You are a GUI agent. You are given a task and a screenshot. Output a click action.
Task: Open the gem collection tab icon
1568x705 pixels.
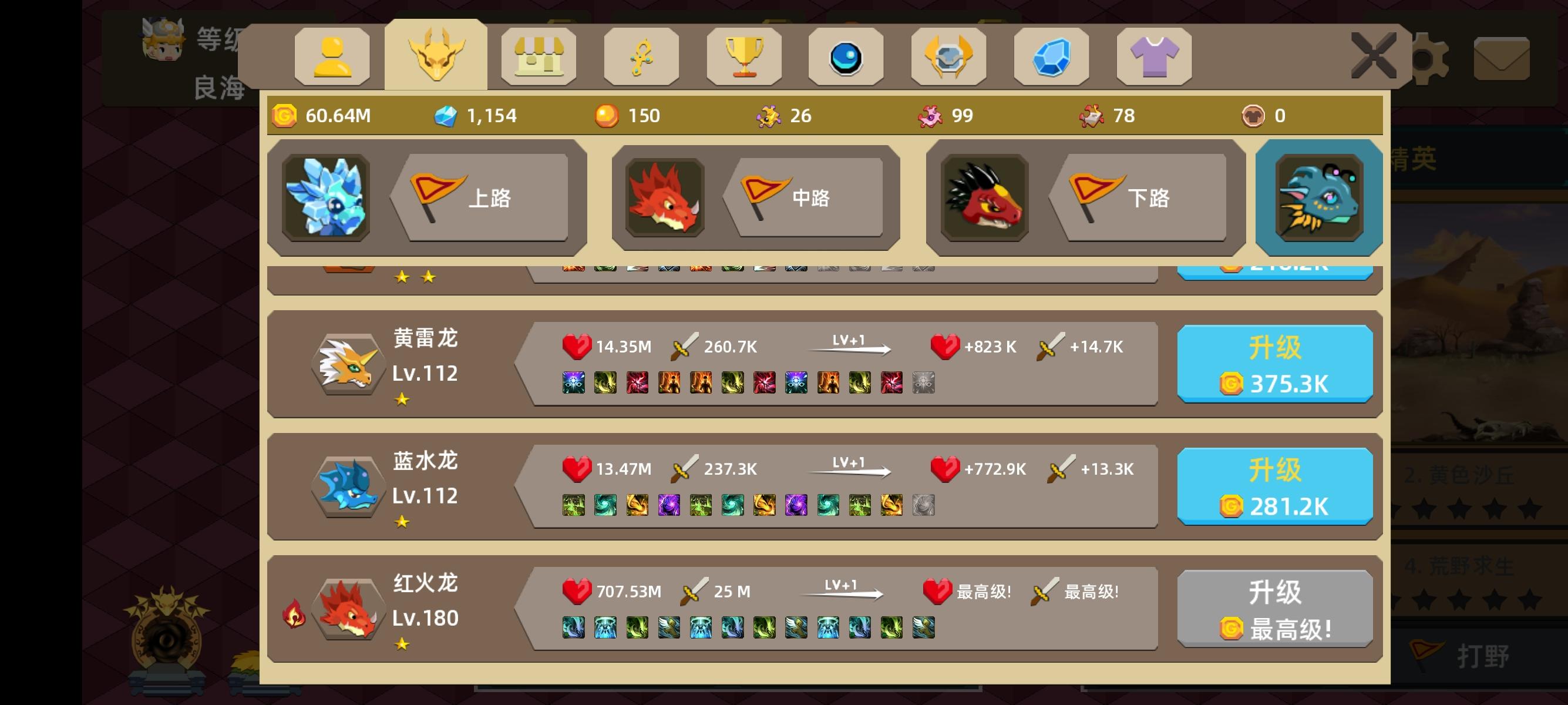click(1052, 56)
